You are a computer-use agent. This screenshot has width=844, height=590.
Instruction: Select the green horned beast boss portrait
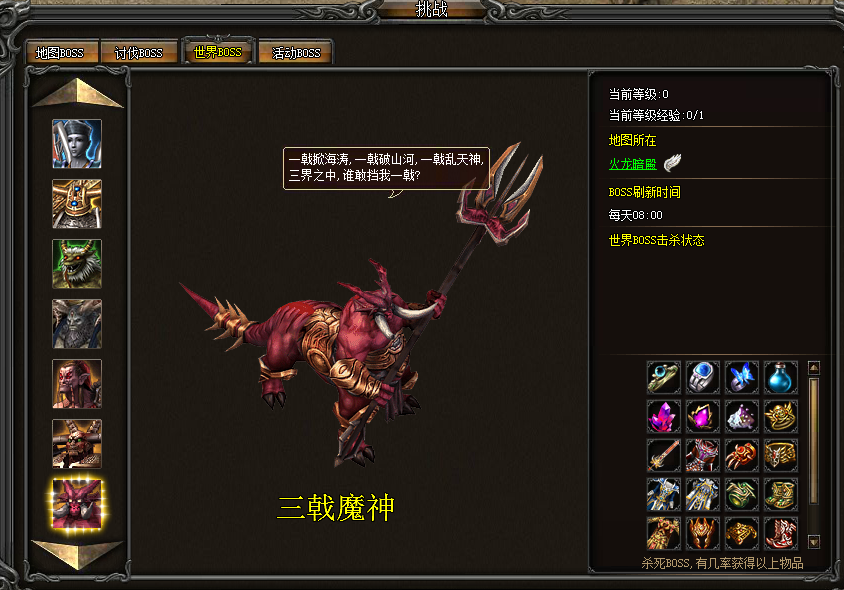77,264
